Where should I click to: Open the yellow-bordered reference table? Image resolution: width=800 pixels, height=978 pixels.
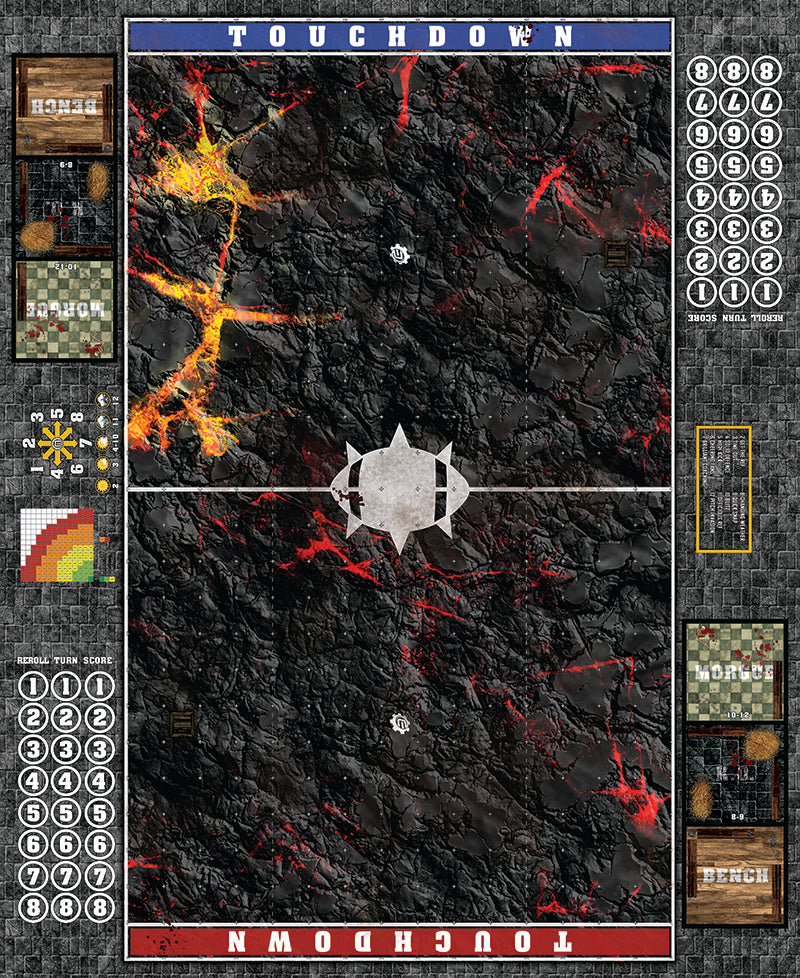(x=723, y=488)
